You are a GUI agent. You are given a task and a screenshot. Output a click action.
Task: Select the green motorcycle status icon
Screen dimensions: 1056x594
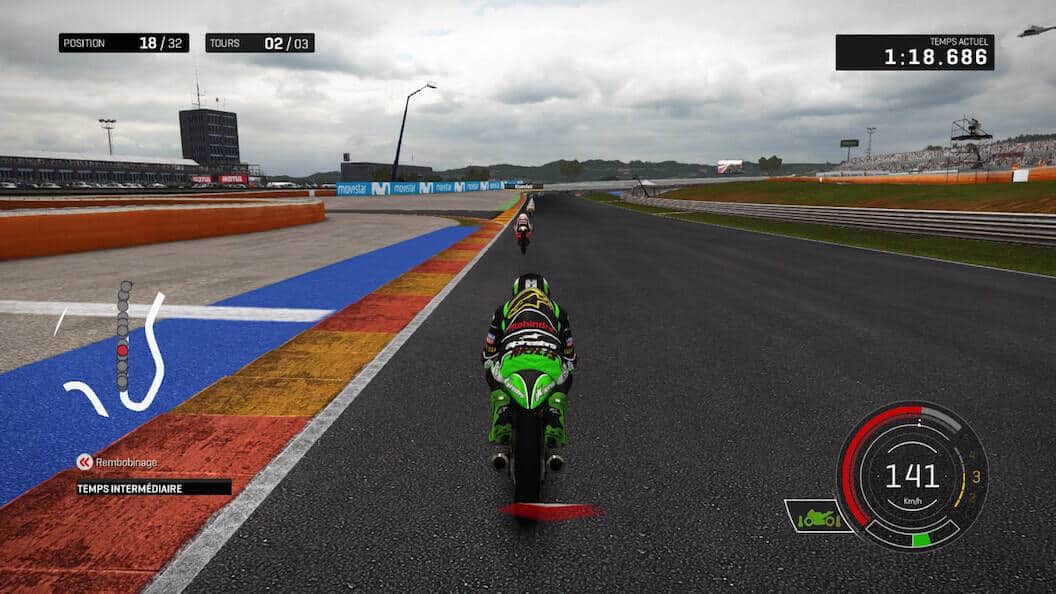click(817, 516)
